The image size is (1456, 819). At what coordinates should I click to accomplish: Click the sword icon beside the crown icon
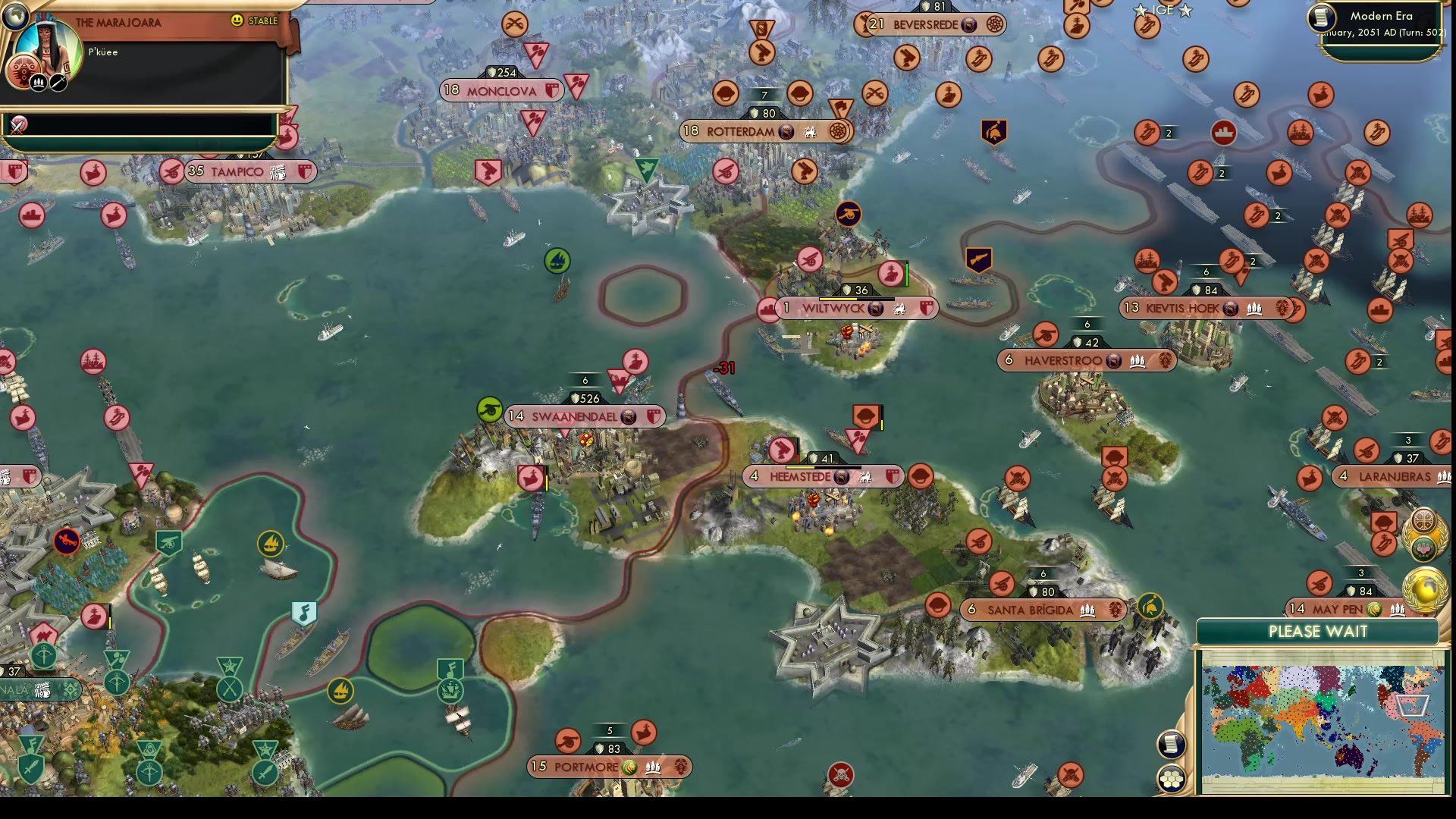click(x=59, y=81)
